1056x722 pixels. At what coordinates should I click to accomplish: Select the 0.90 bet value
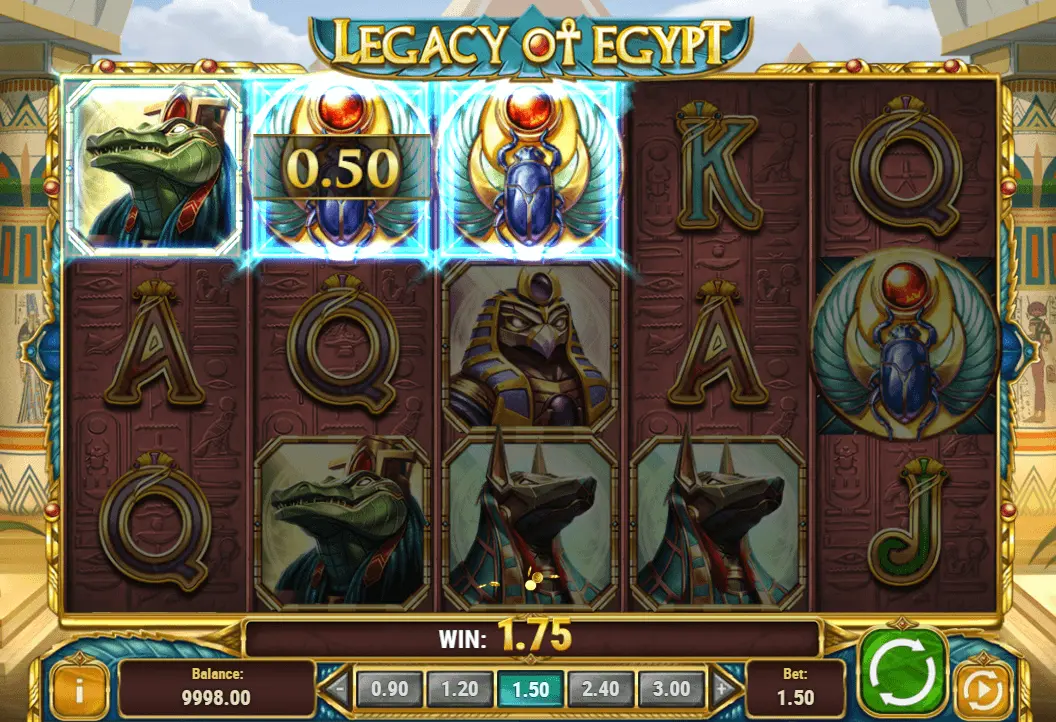coord(389,688)
